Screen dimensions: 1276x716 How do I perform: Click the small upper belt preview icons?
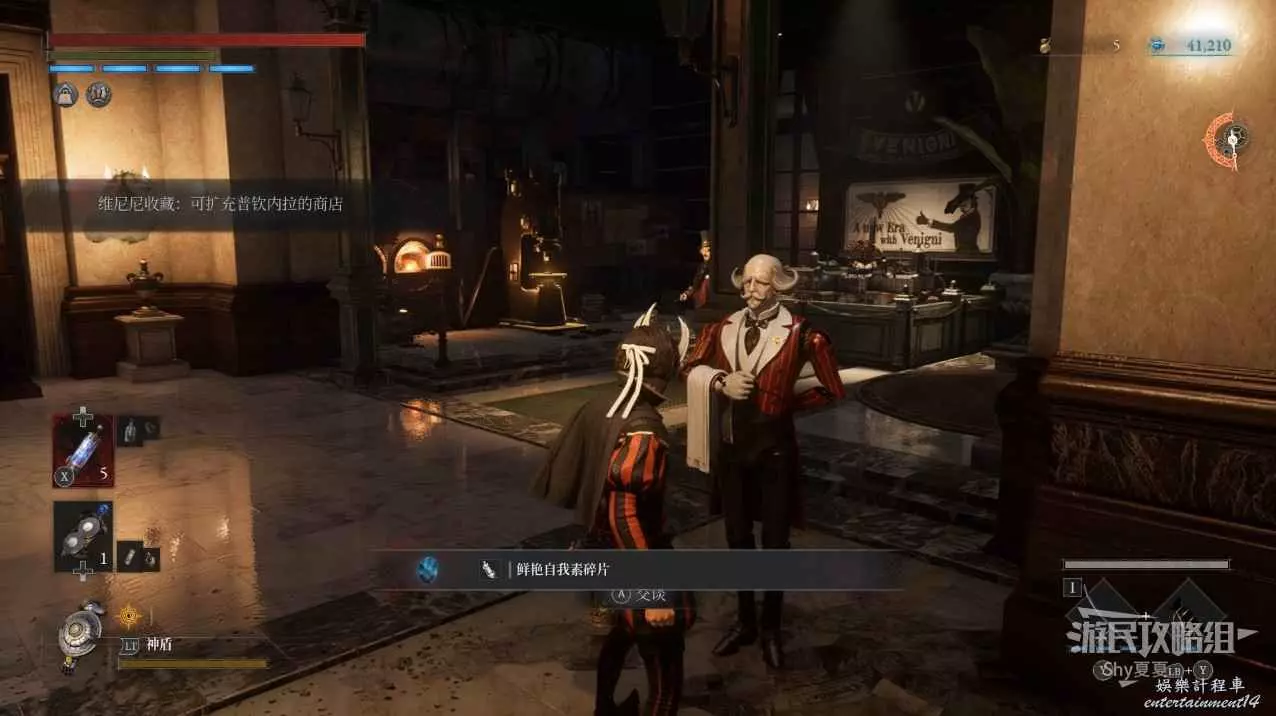[x=139, y=430]
